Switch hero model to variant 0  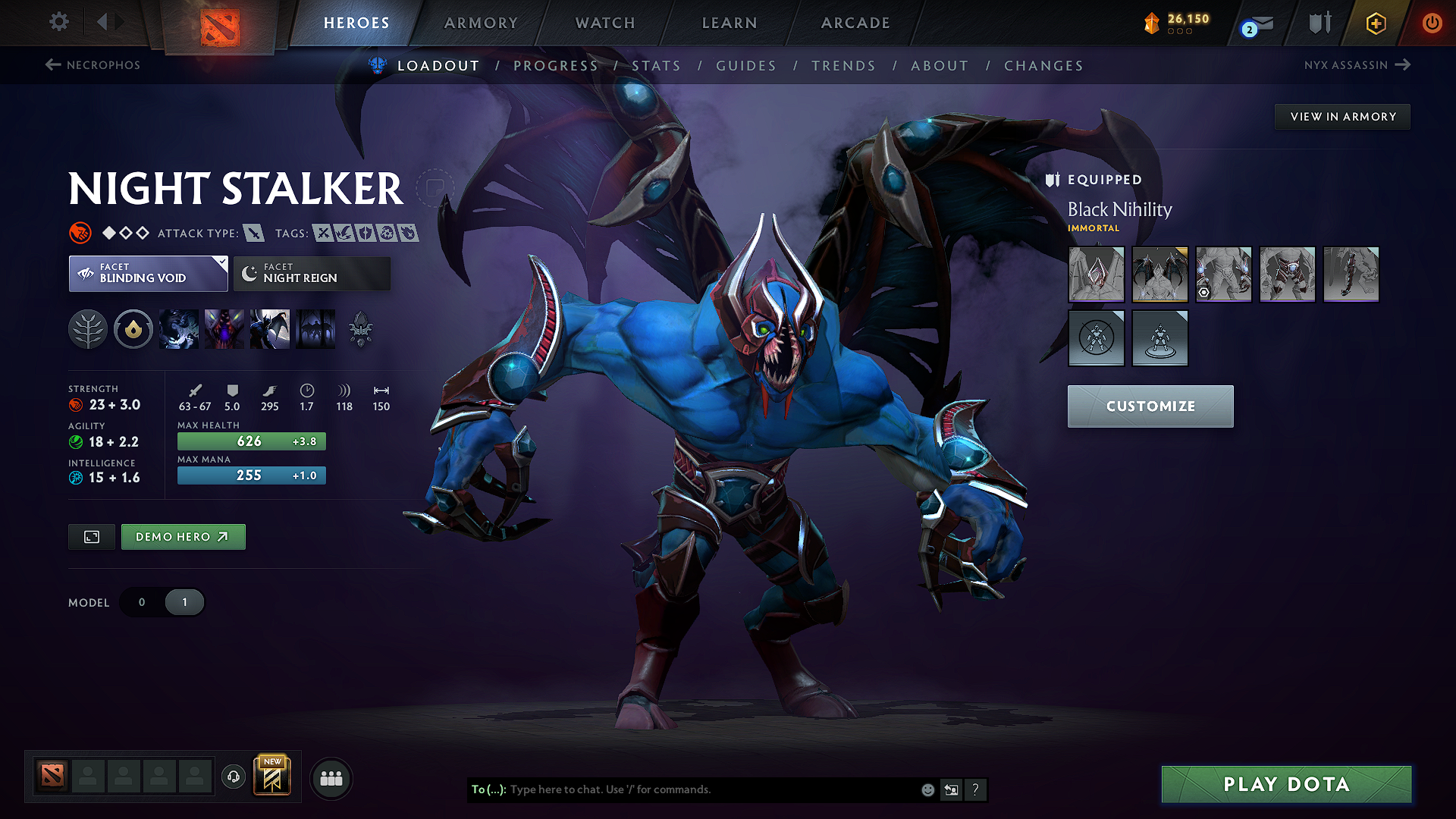coord(142,601)
